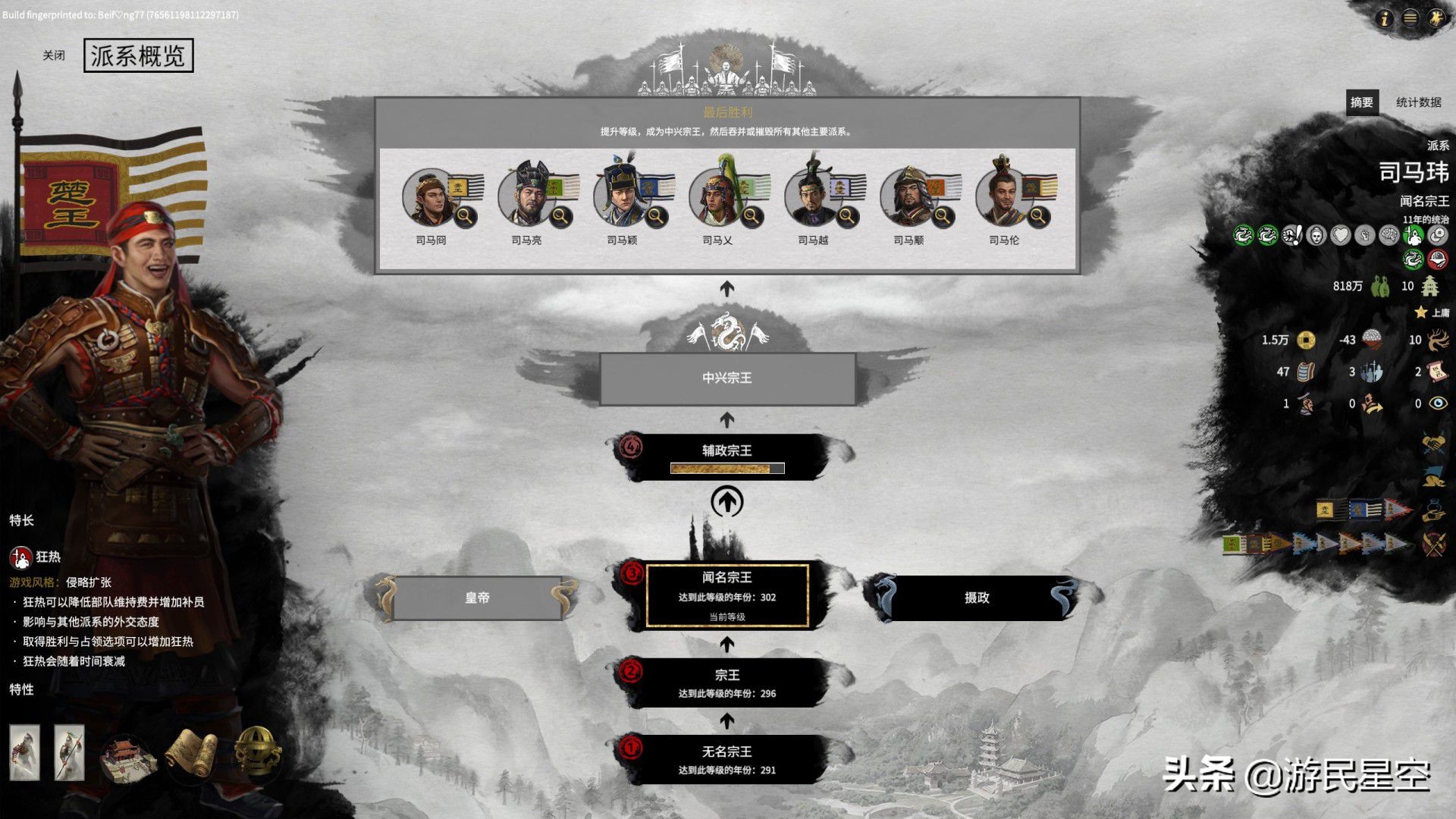The height and width of the screenshot is (819, 1456).
Task: Click the golden censer icon at bottom left
Action: [258, 753]
